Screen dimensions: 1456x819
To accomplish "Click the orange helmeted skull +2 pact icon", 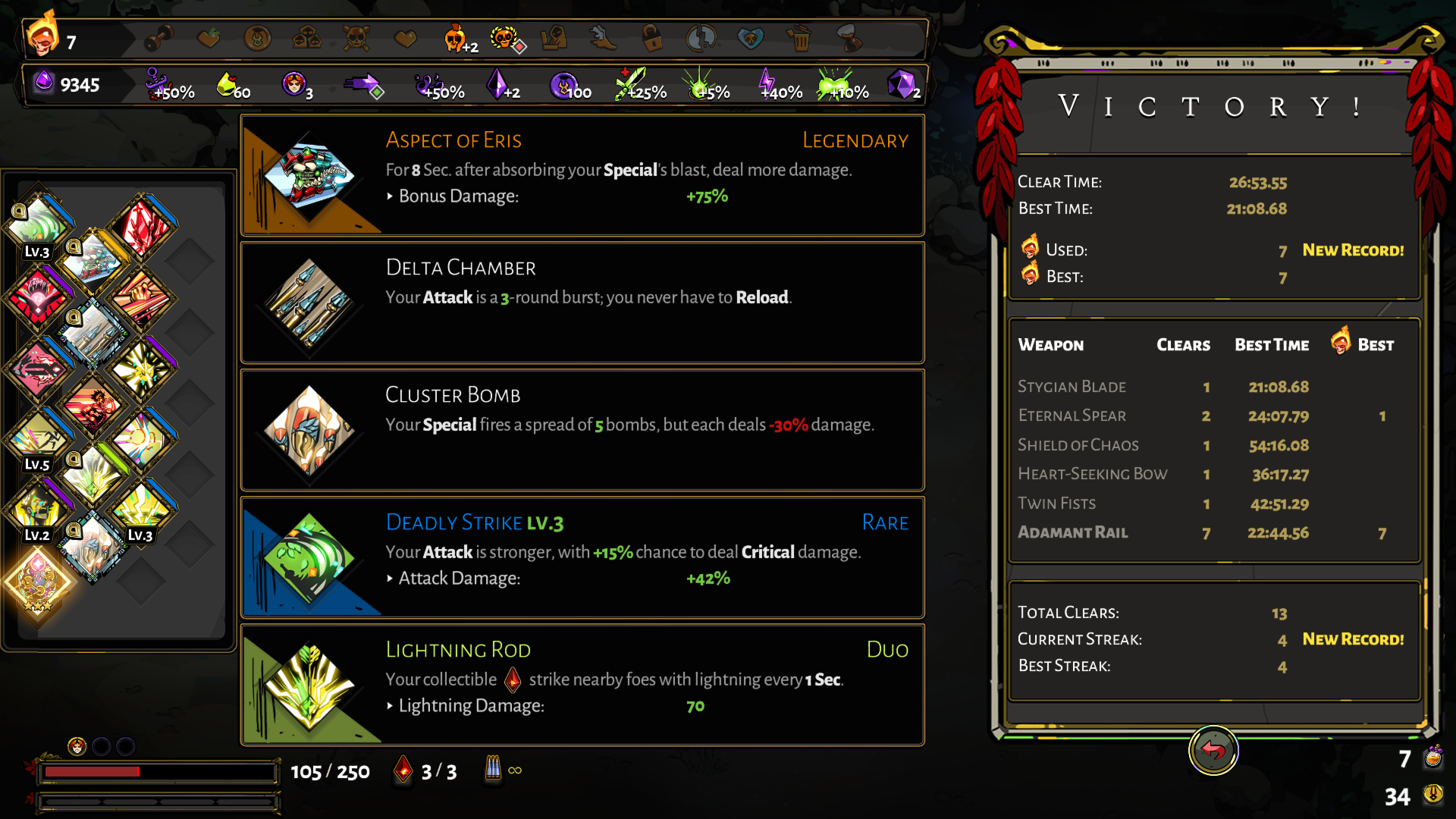I will pos(457,38).
